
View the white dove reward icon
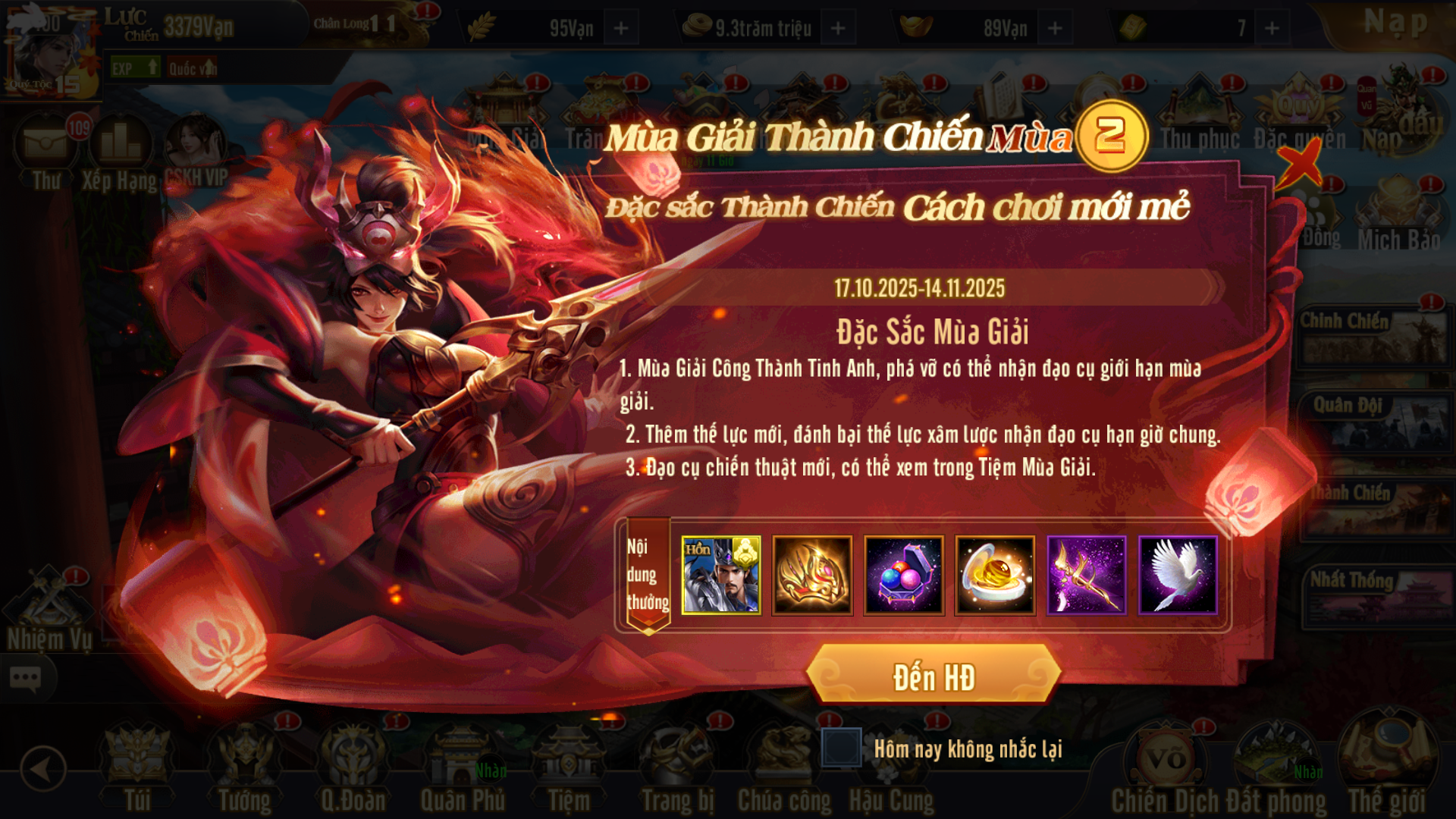(x=1178, y=575)
